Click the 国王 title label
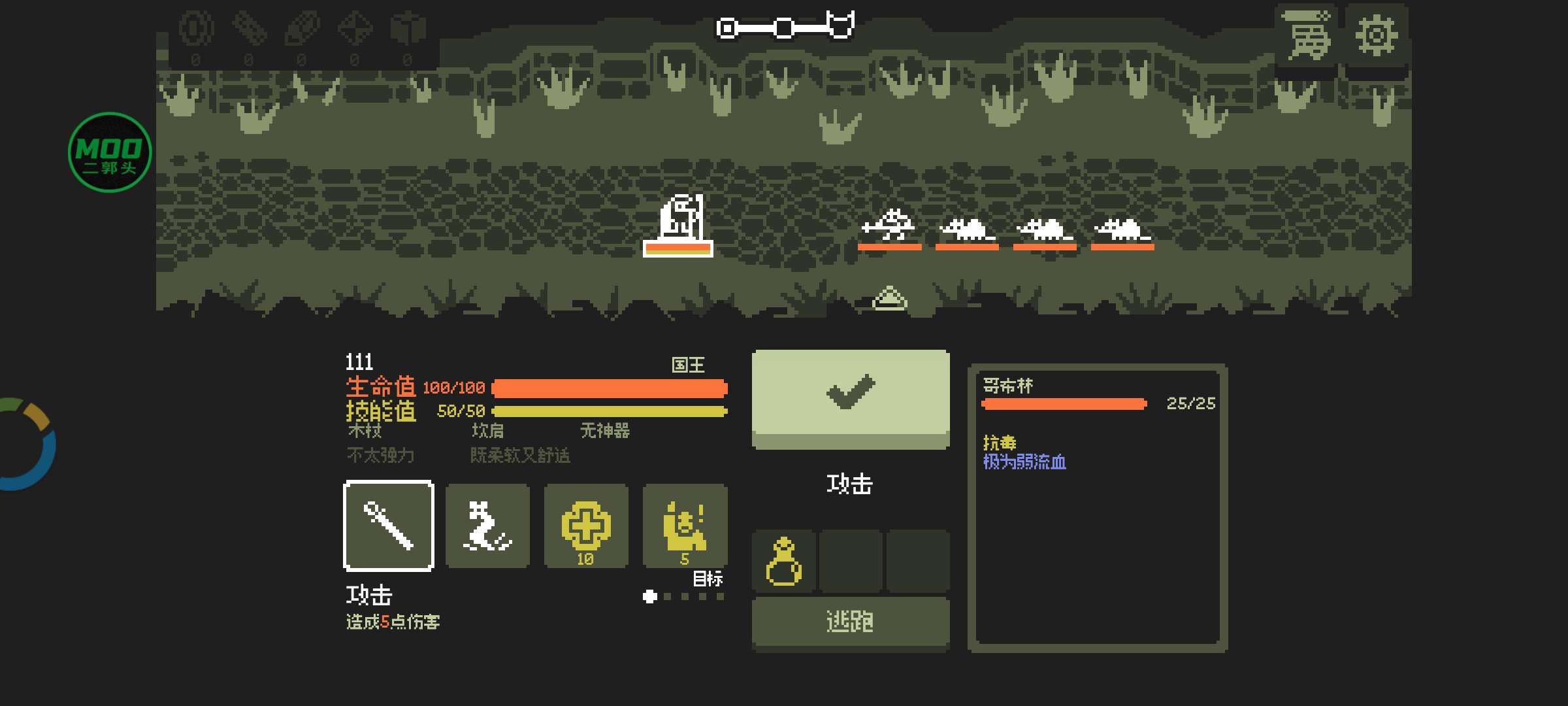 tap(688, 366)
